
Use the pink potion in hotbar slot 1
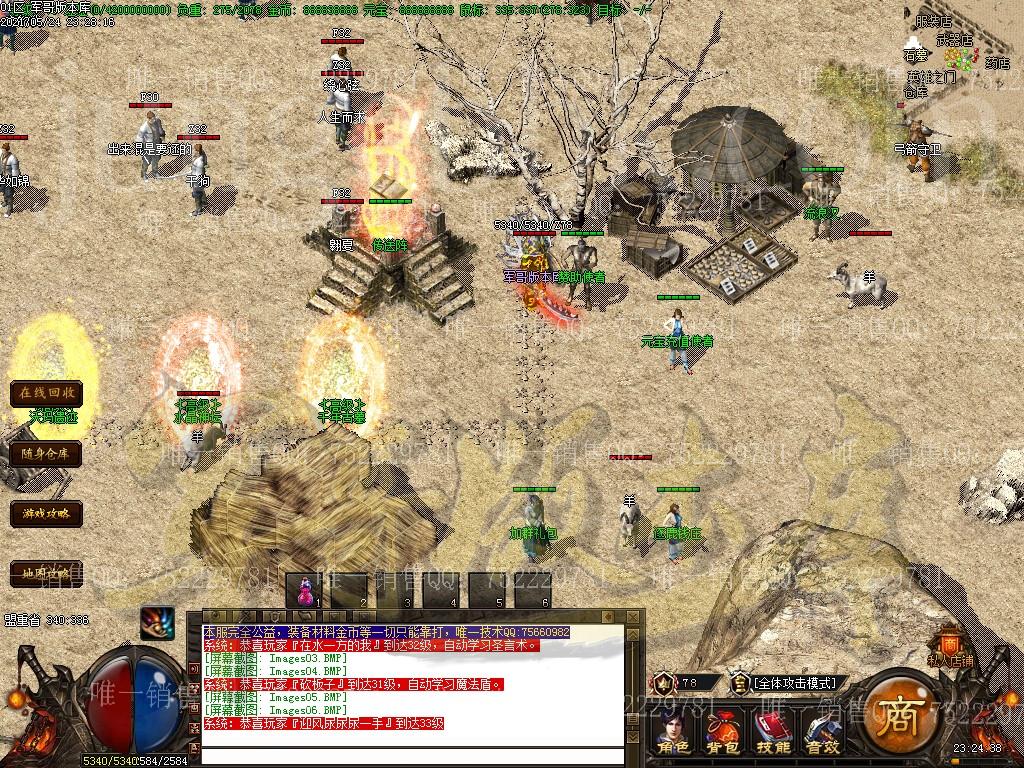pos(307,590)
